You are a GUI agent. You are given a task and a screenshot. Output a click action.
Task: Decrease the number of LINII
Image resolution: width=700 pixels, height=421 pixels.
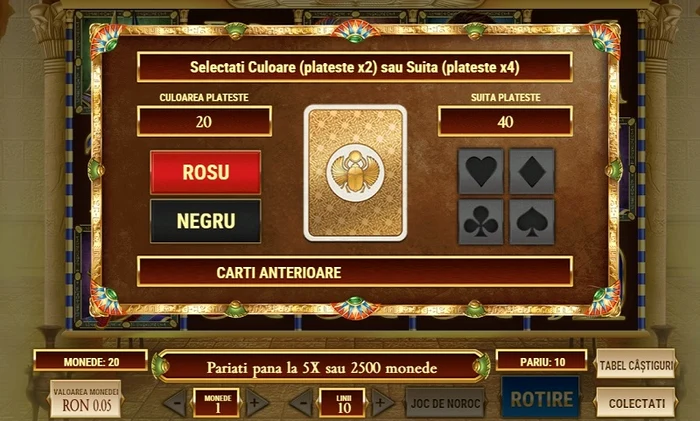coord(301,404)
